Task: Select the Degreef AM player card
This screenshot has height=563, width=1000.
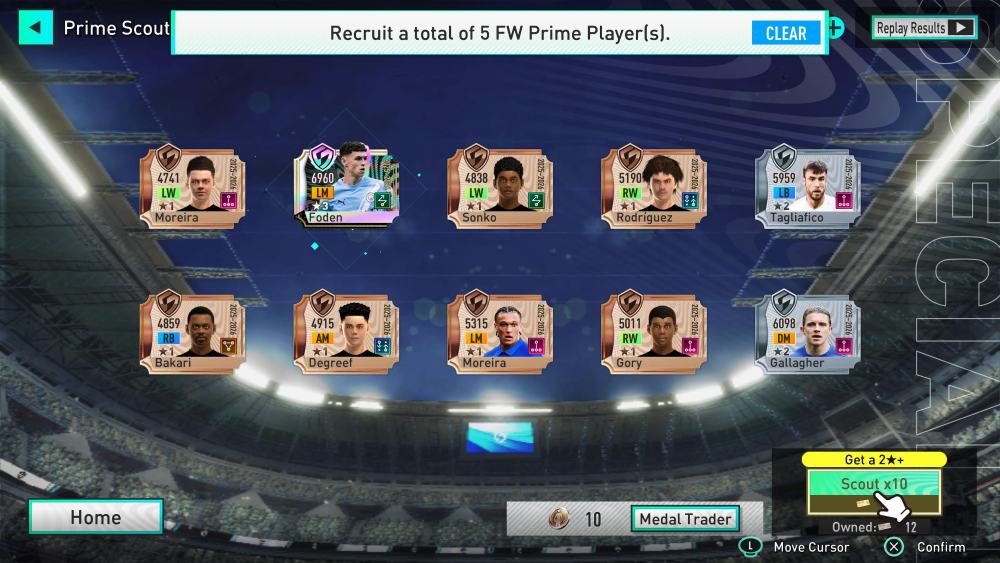Action: [345, 331]
